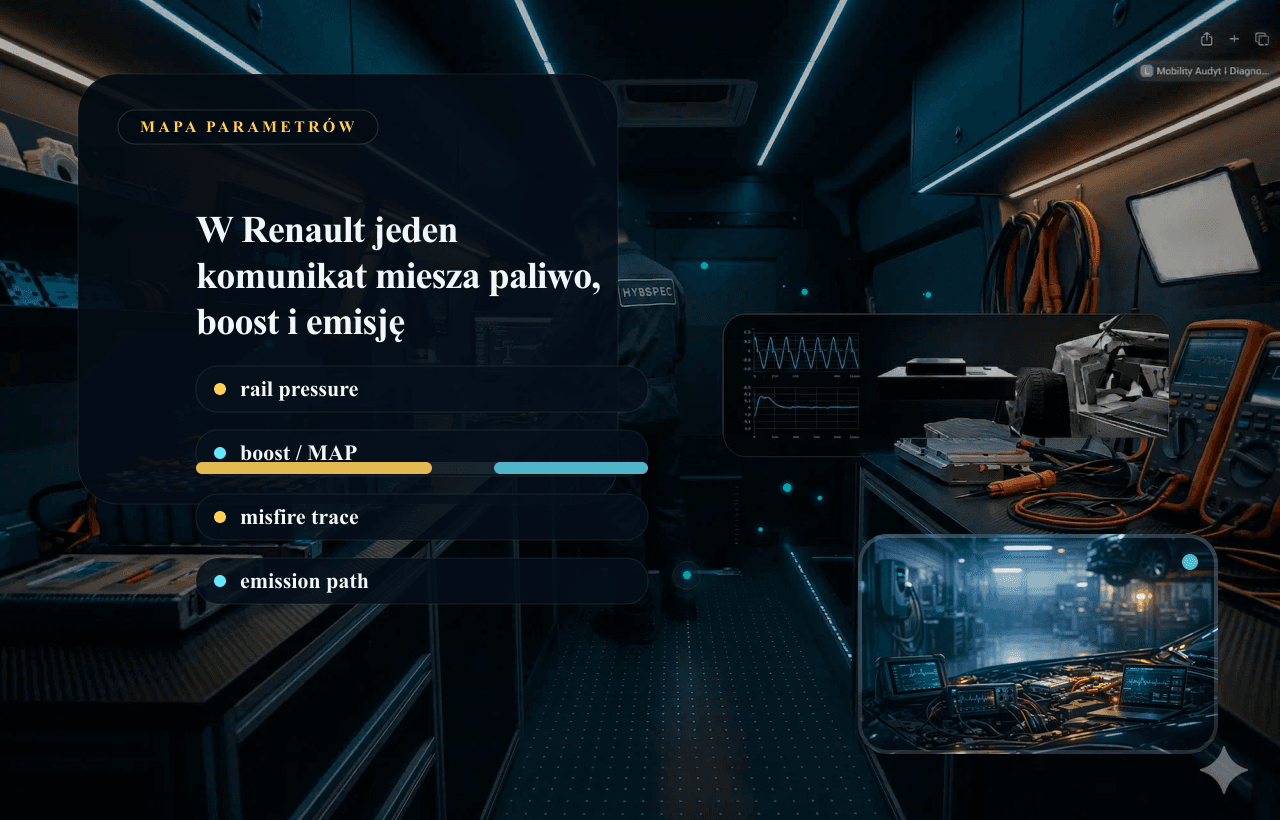
Task: Click the yellow bullet icon beside "rail pressure"
Action: click(x=221, y=389)
